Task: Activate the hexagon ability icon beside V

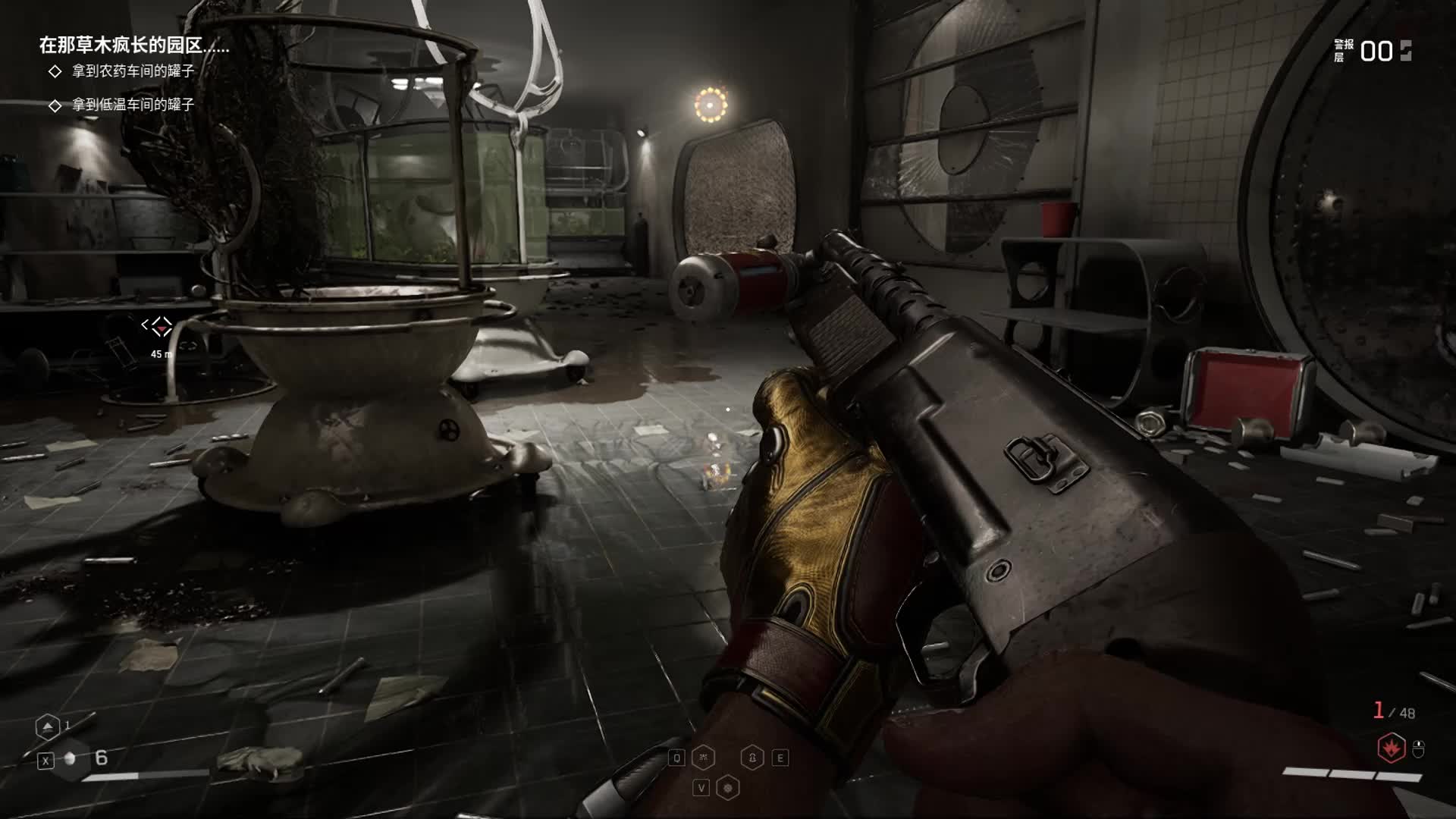Action: tap(728, 788)
